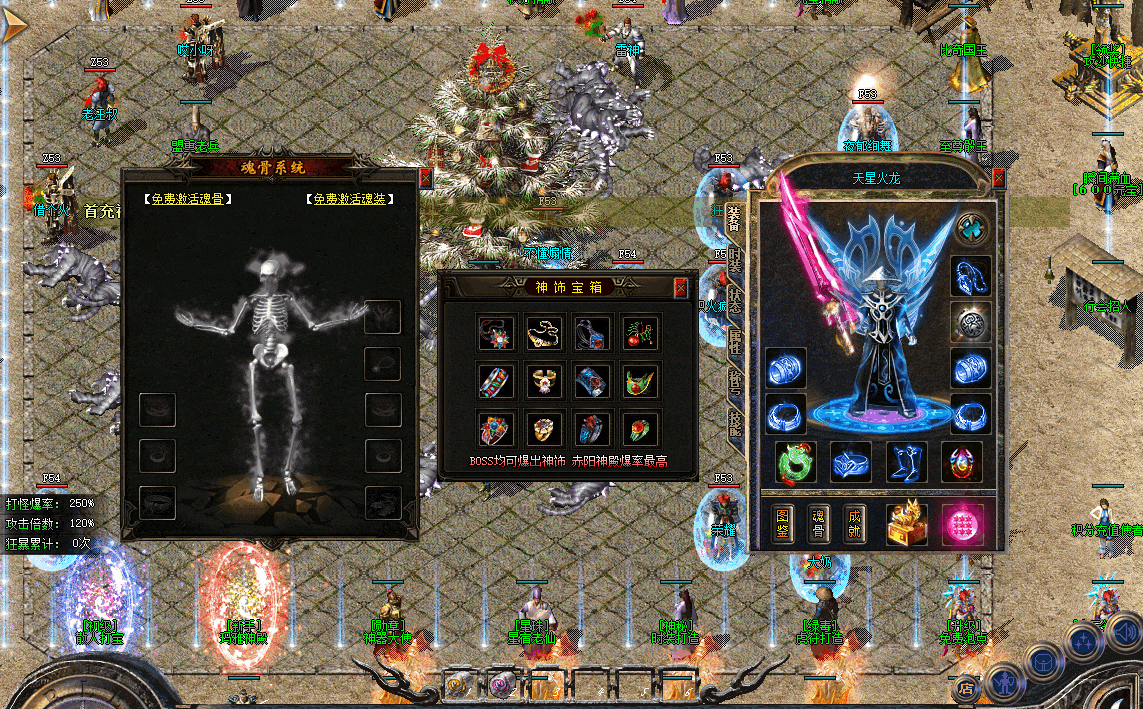Open the 魂骨 soul bone button
Screen dimensions: 1143x709
819,524
